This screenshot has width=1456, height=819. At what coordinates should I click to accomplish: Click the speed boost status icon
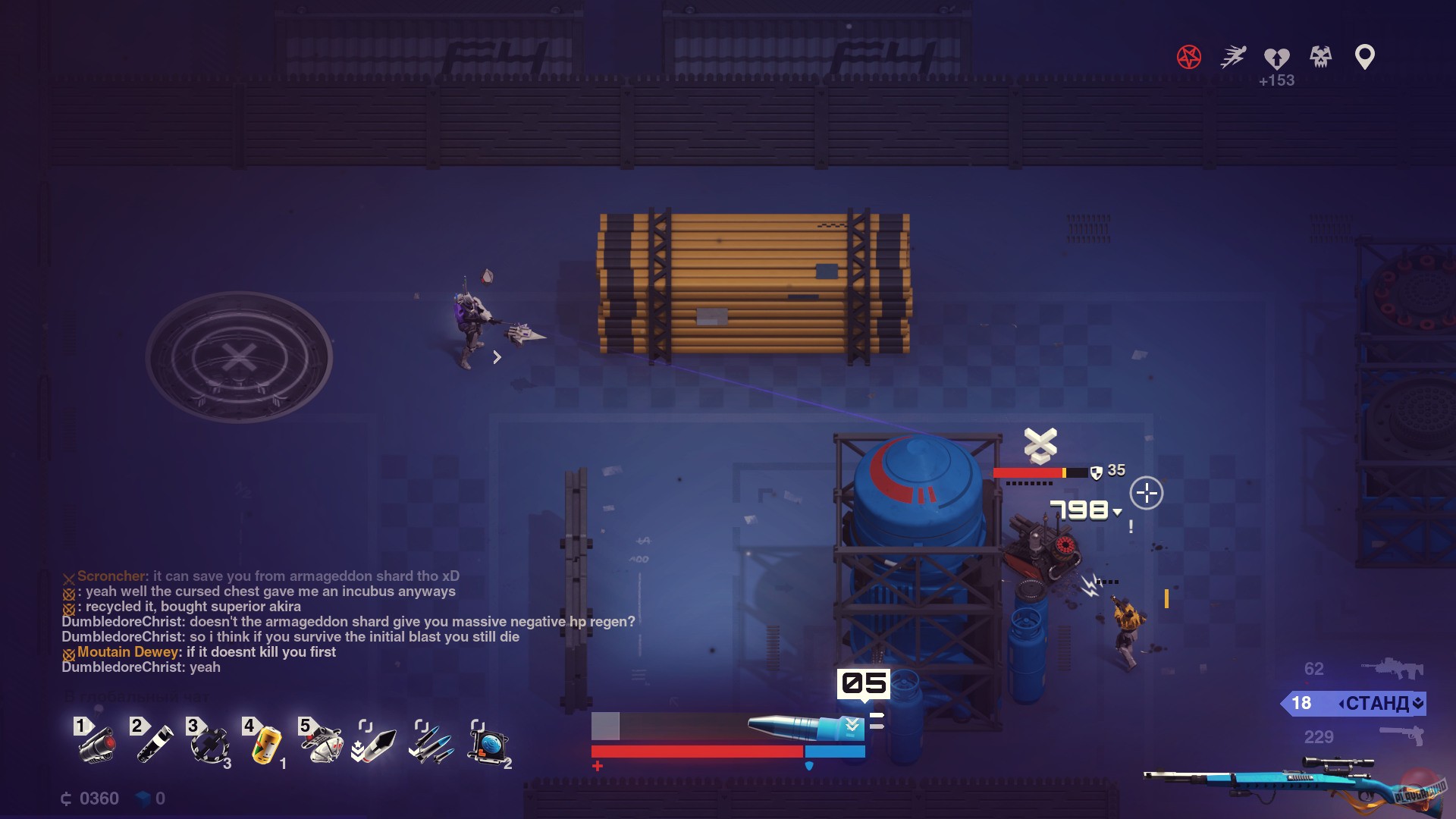click(1232, 55)
